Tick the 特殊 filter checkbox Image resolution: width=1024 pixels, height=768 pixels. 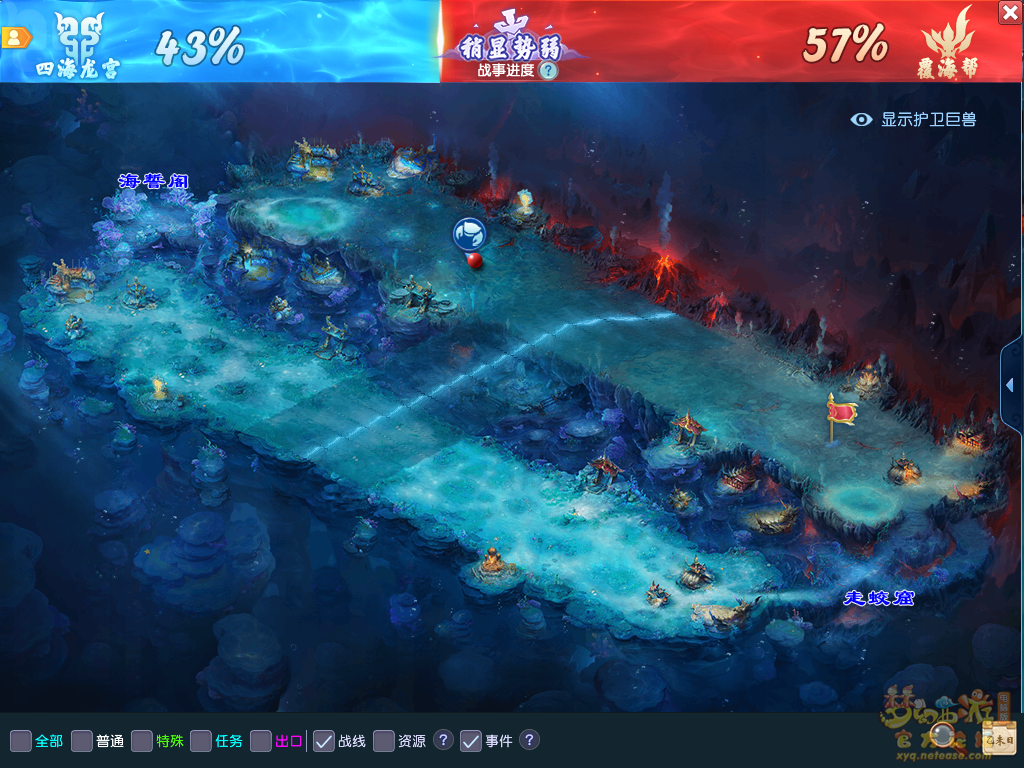point(142,741)
